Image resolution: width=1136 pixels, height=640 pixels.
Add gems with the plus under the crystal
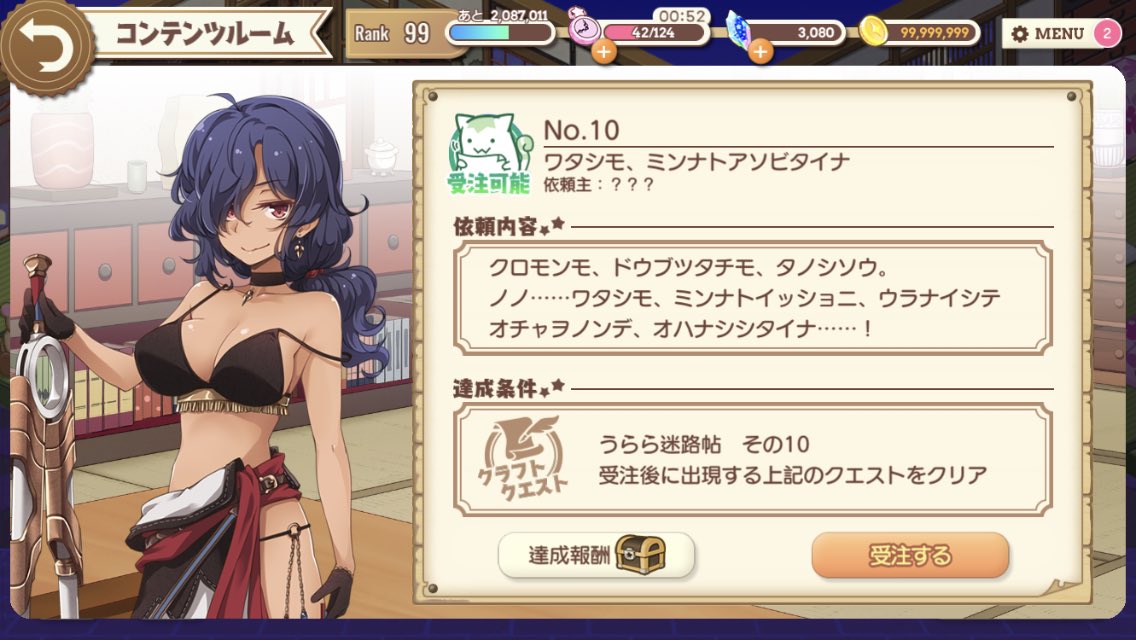pyautogui.click(x=760, y=51)
